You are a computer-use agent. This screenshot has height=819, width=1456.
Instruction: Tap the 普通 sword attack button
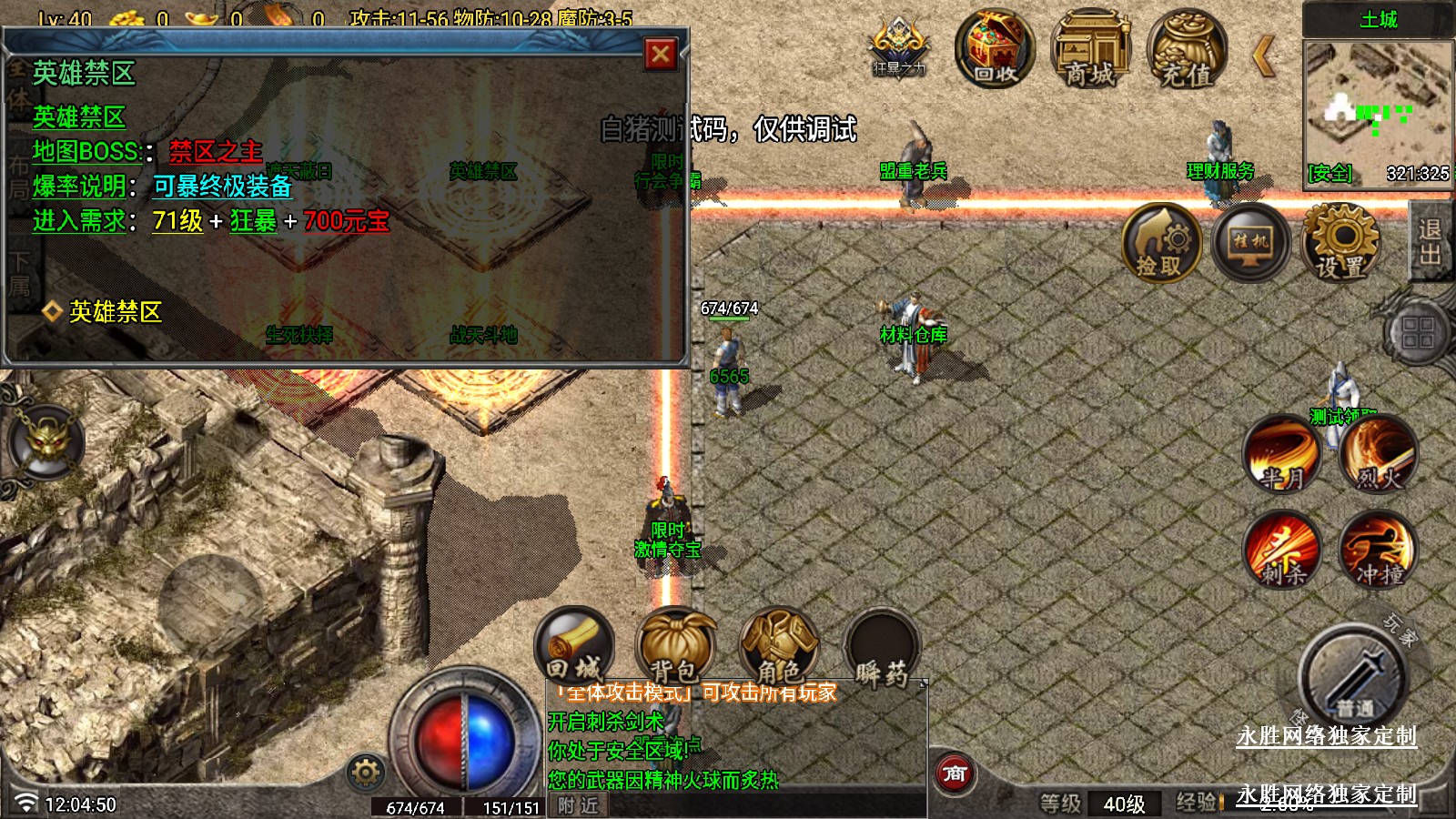(1353, 678)
